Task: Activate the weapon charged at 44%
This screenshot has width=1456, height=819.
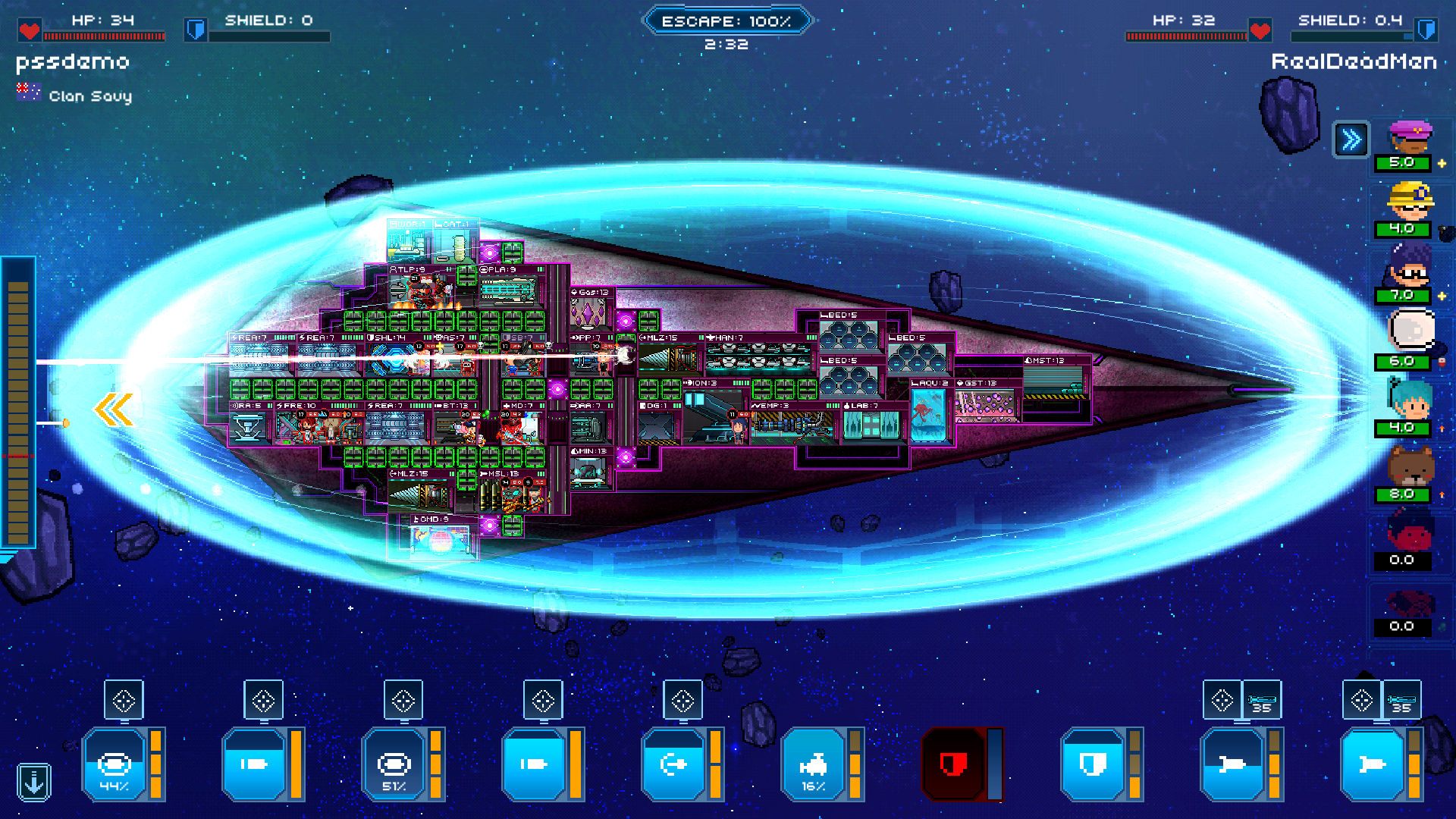Action: click(114, 764)
